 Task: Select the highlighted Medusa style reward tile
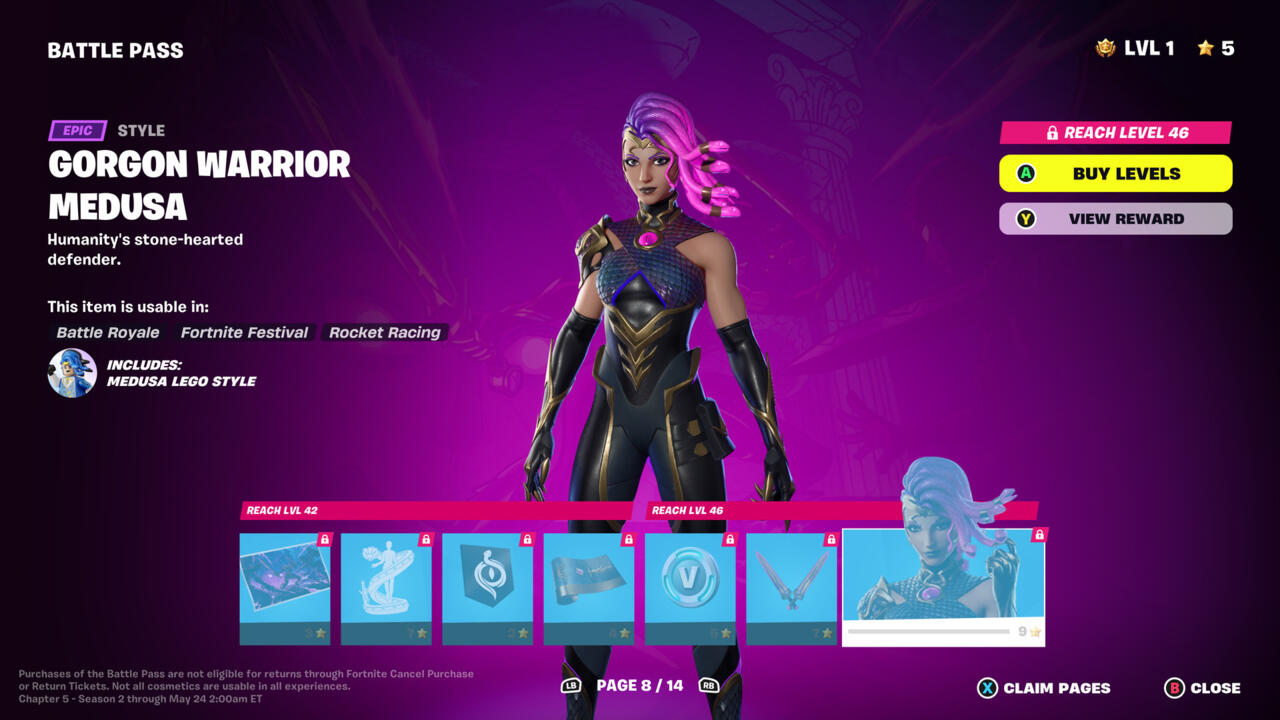943,586
